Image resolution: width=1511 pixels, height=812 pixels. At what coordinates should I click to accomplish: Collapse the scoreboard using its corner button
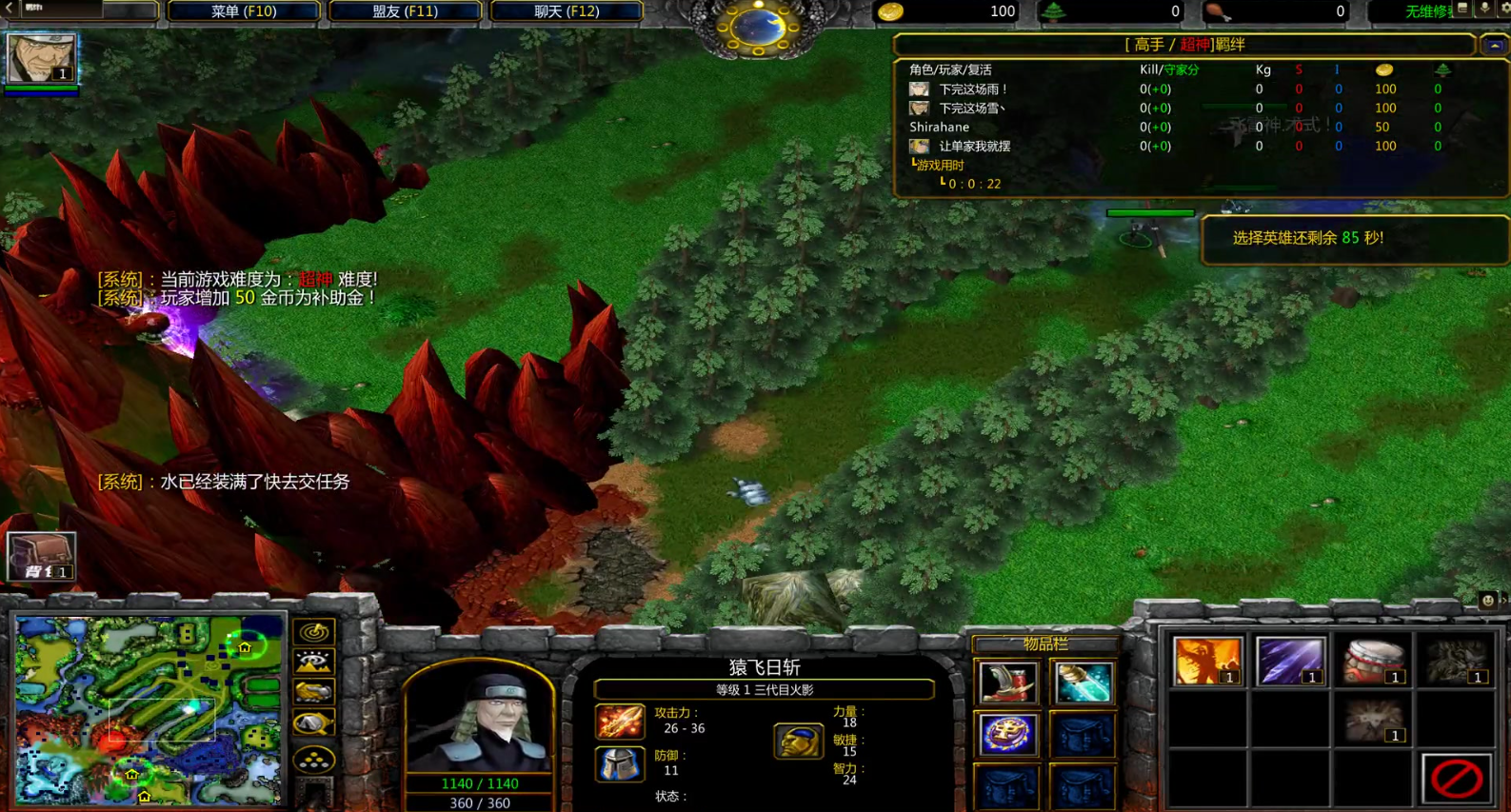coord(1494,45)
